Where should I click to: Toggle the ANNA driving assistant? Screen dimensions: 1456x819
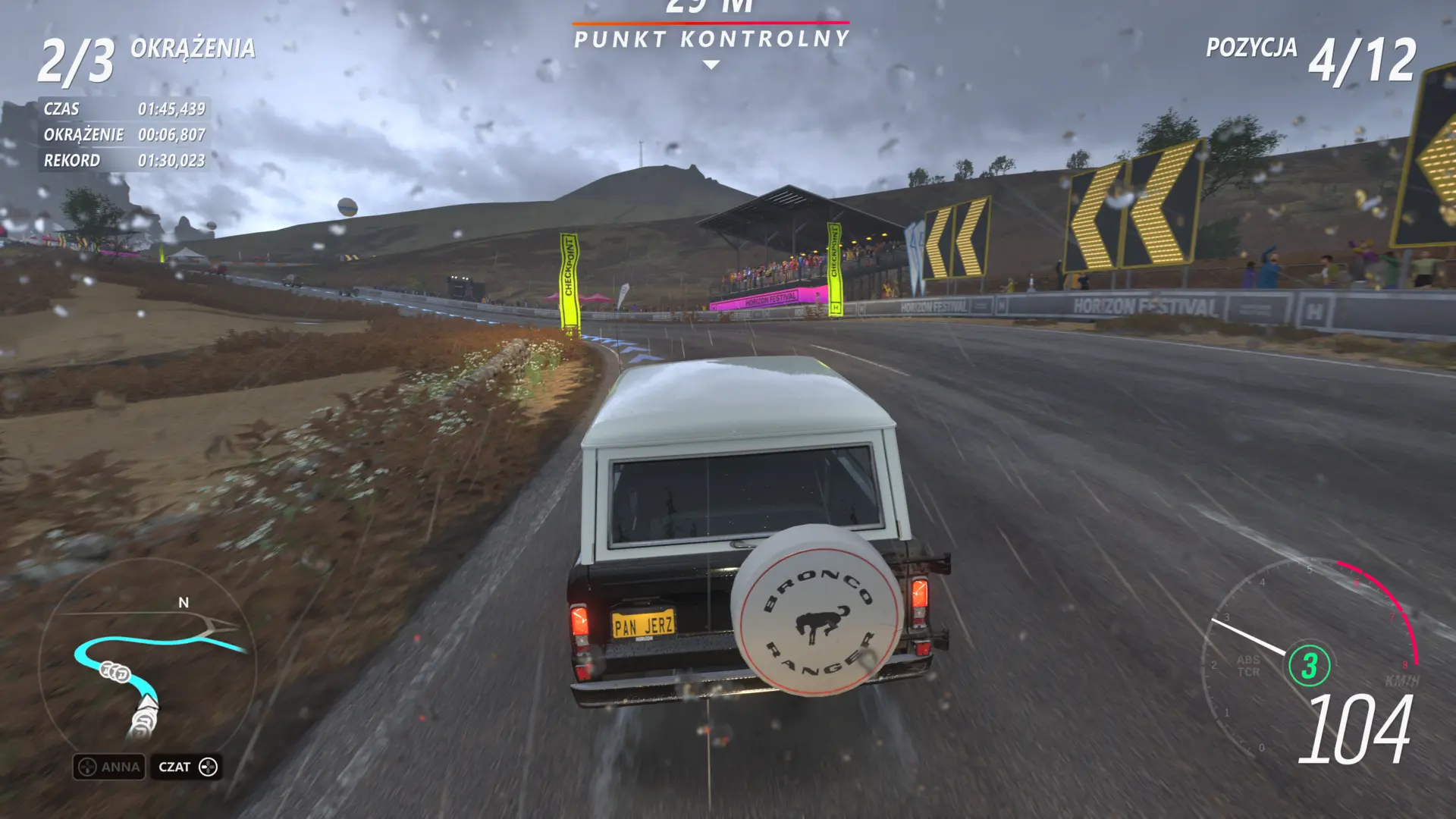pyautogui.click(x=108, y=767)
